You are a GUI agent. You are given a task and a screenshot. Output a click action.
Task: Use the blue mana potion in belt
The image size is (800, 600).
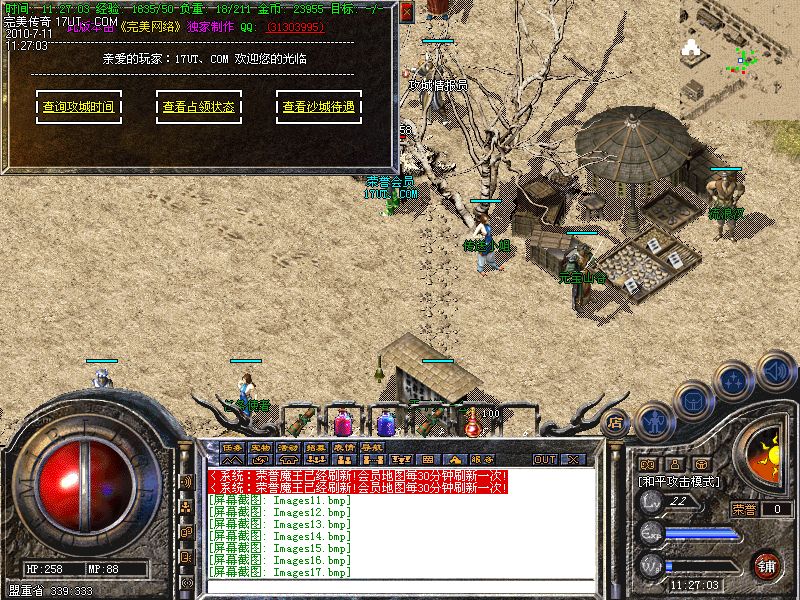coord(386,424)
